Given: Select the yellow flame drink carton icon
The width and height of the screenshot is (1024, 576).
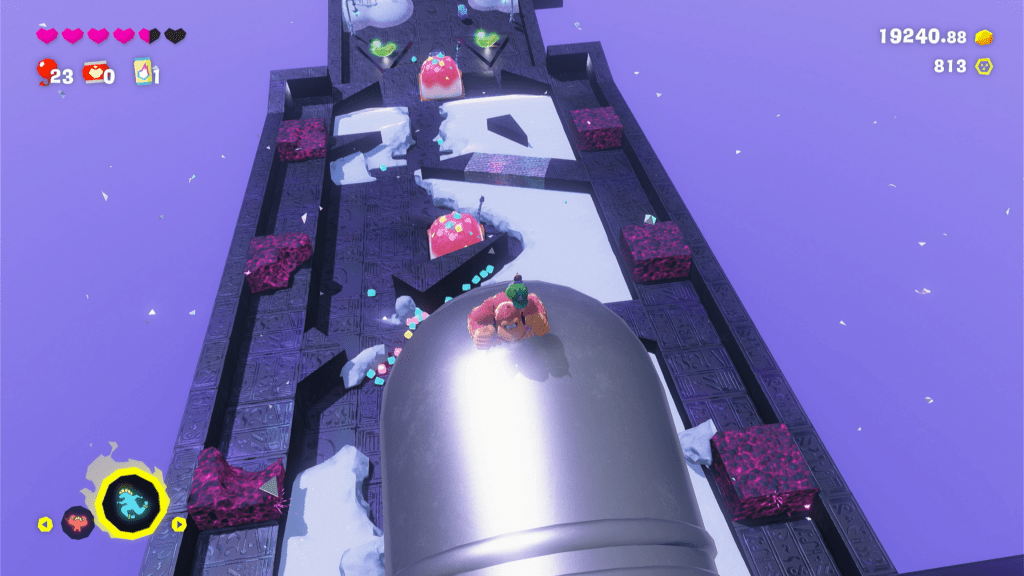Looking at the screenshot, I should point(142,71).
